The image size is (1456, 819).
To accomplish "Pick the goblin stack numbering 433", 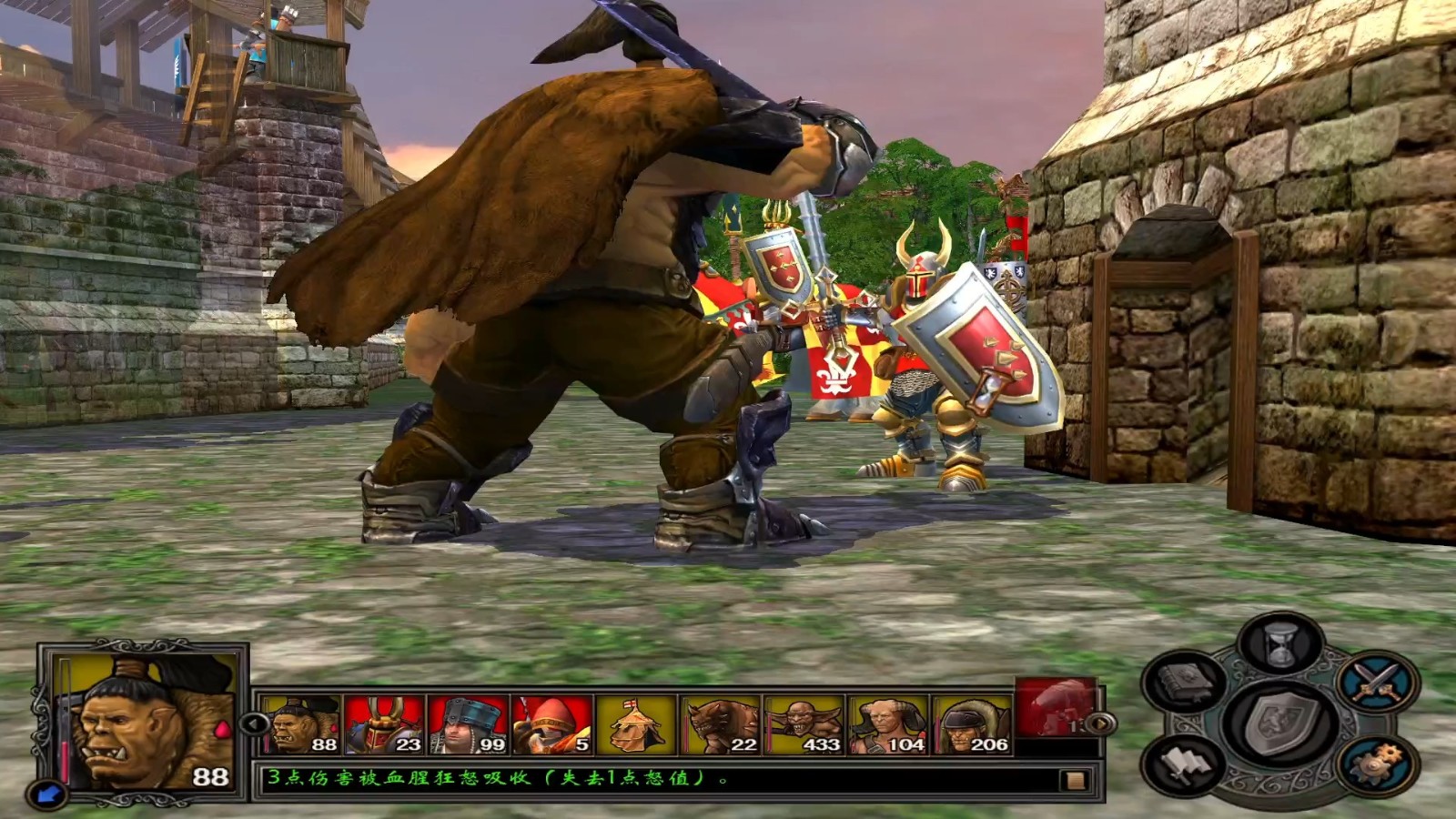I will [x=803, y=724].
